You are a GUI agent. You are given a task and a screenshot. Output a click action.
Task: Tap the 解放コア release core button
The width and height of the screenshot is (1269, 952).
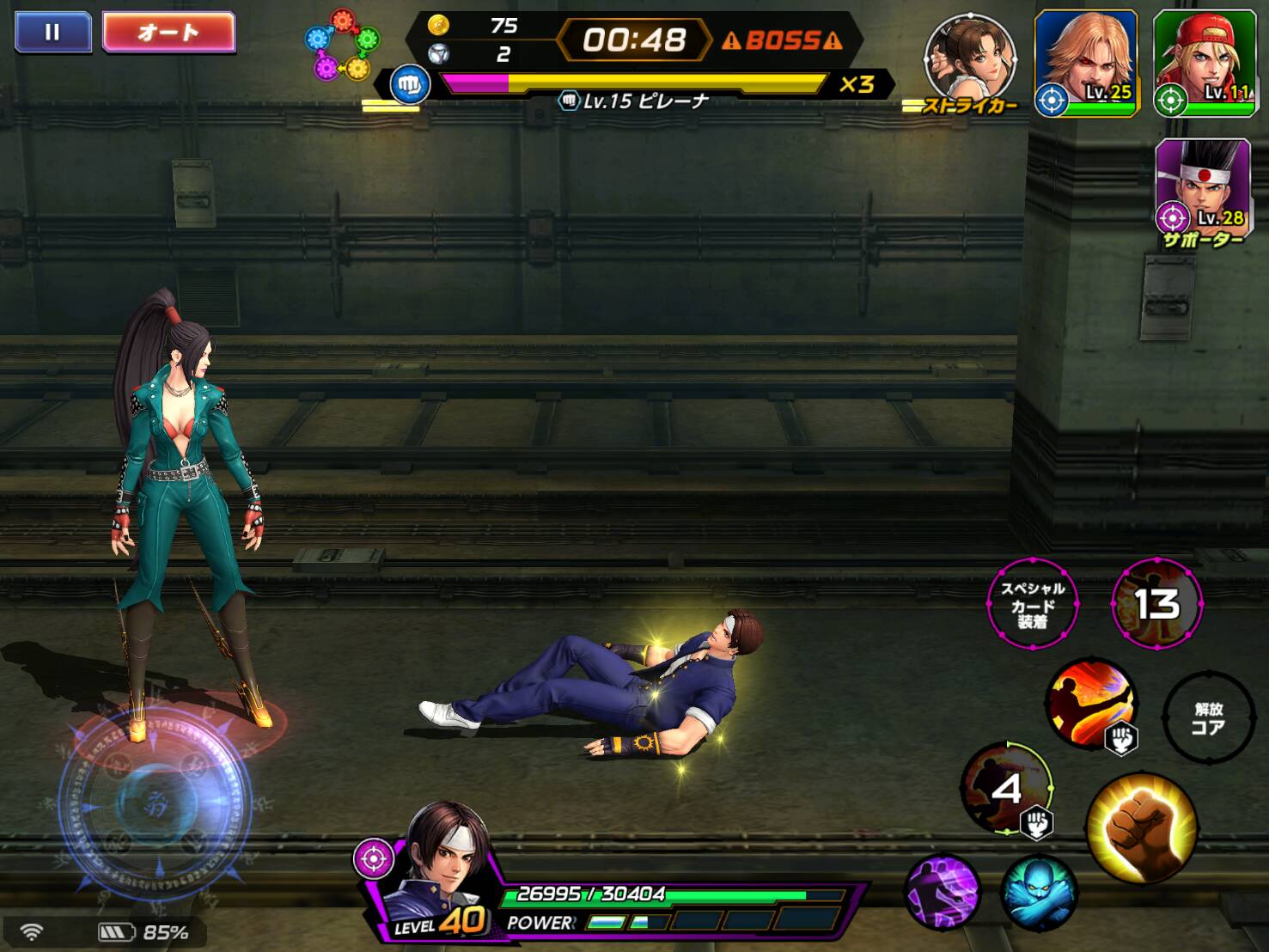pyautogui.click(x=1208, y=718)
